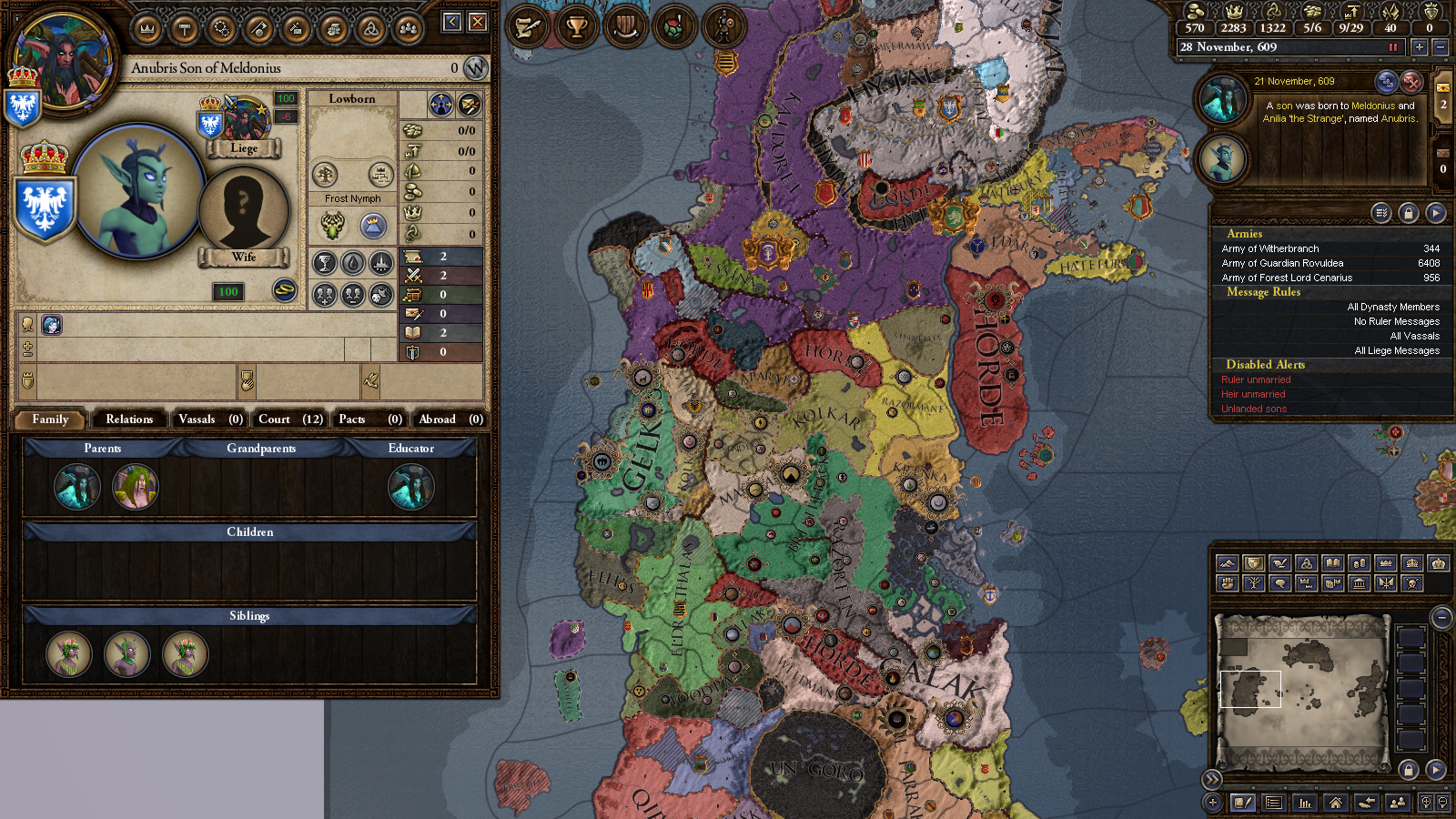1456x819 pixels.
Task: Increase game speed with the plus button
Action: 1419,47
